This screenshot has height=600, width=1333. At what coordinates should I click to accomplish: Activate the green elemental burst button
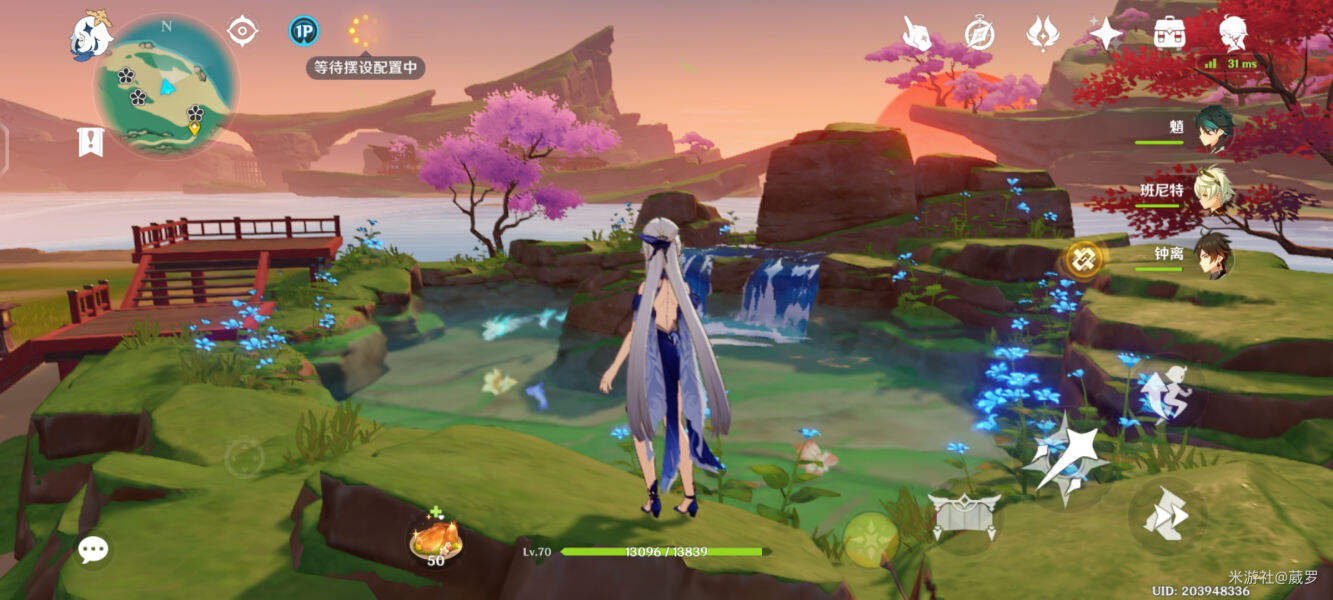[869, 538]
